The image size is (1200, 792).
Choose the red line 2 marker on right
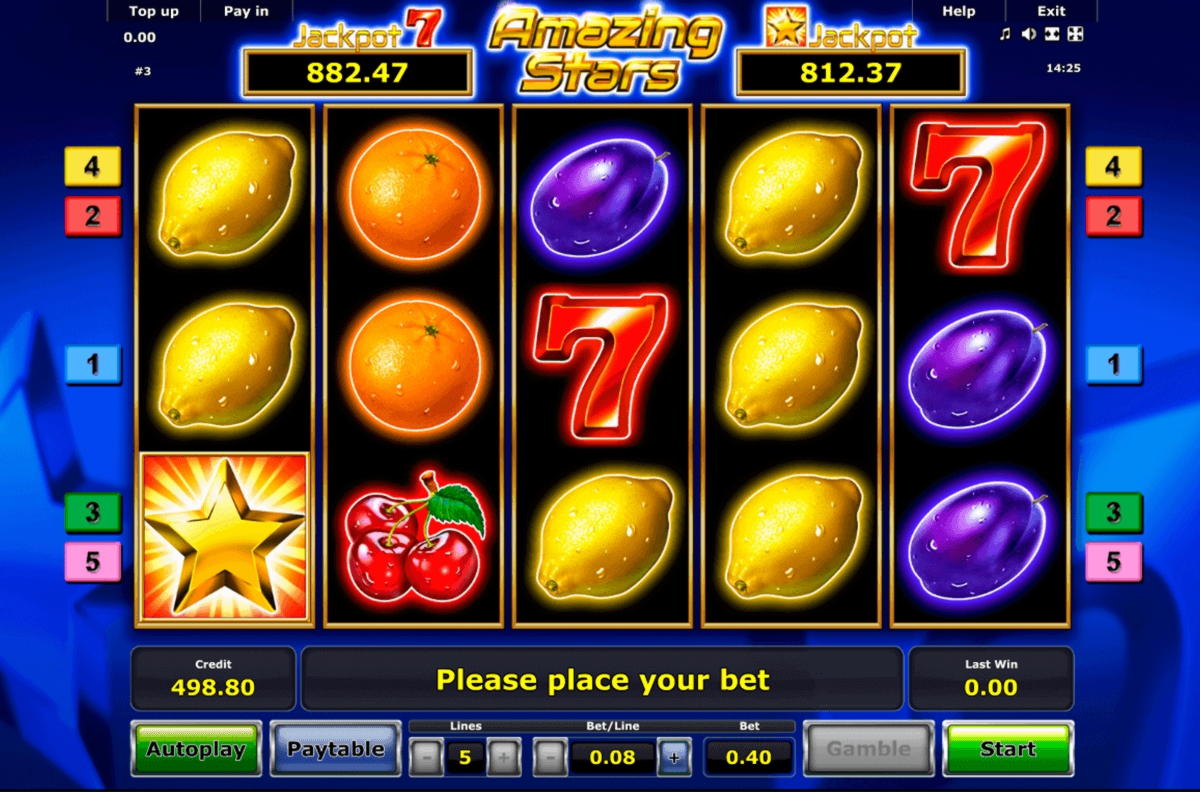click(x=1114, y=215)
